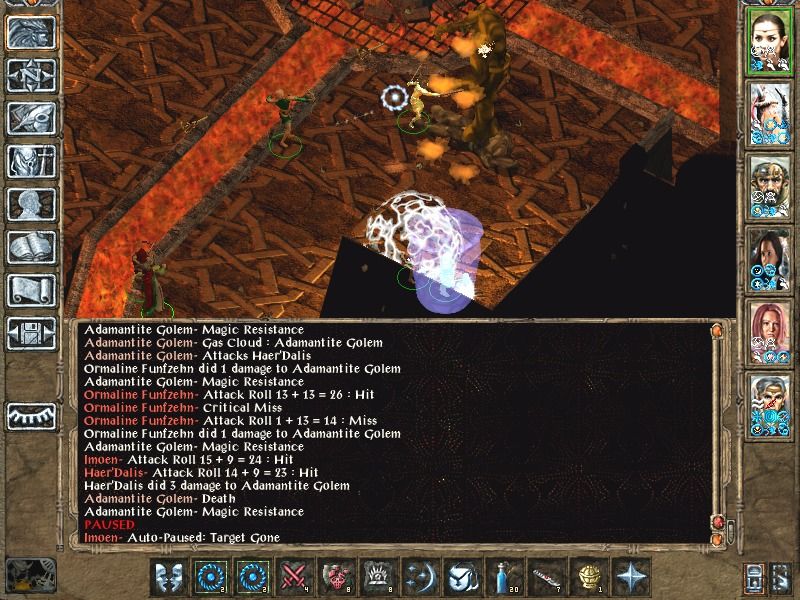Image resolution: width=800 pixels, height=600 pixels.
Task: Toggle pause using the game clock
Action: point(30,576)
